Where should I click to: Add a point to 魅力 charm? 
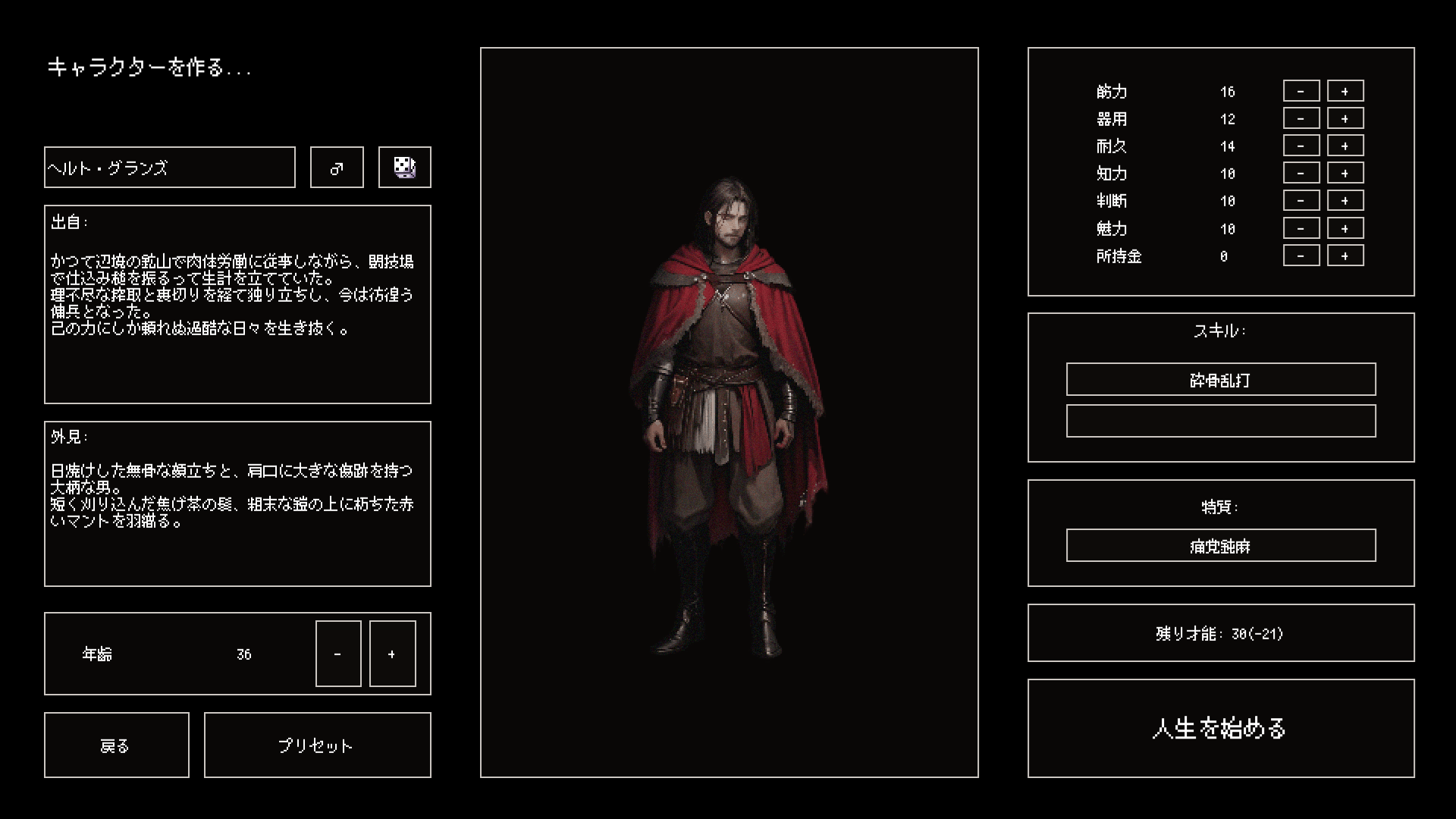[1345, 228]
